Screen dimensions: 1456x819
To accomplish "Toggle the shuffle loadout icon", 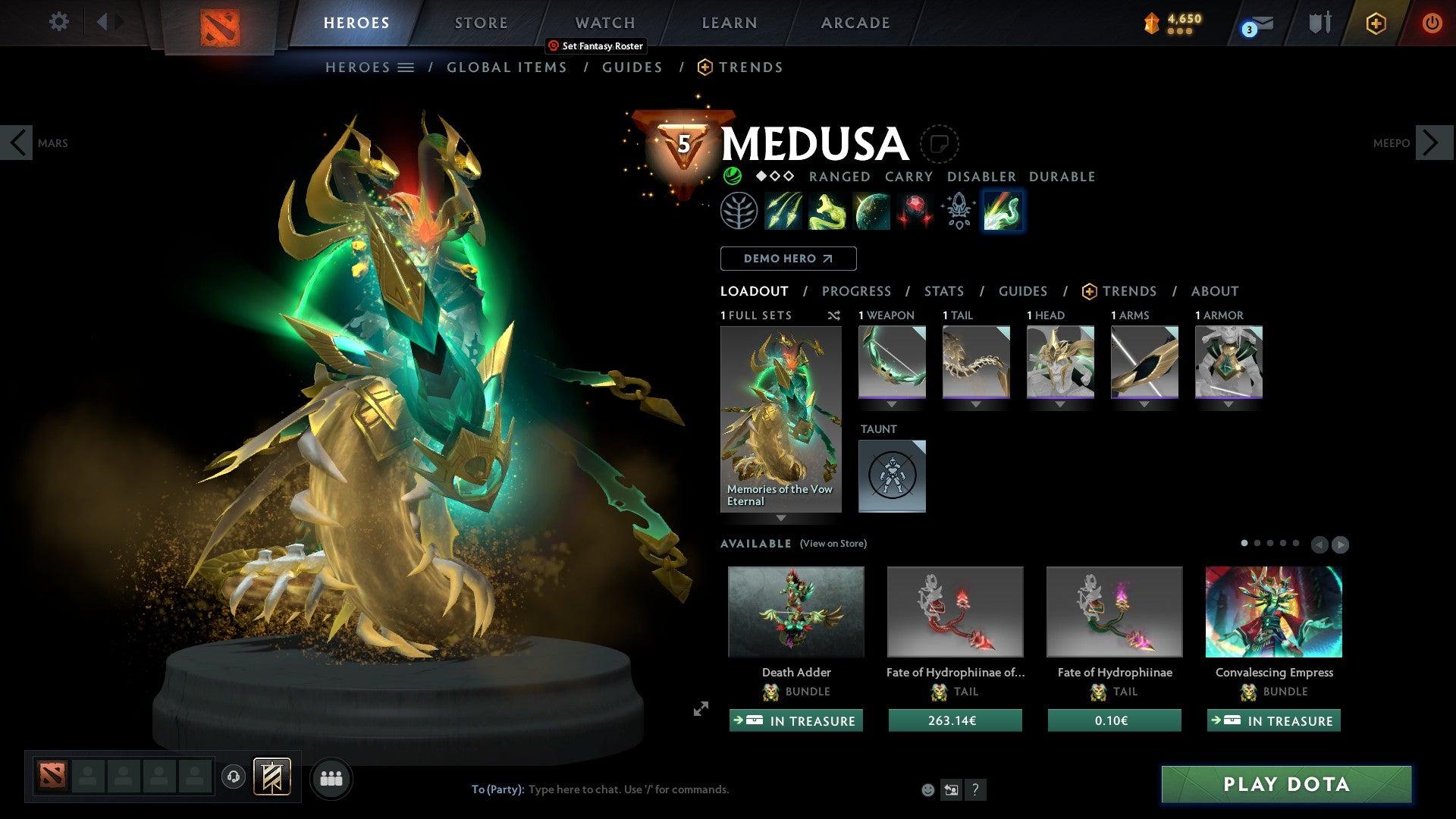I will 834,316.
